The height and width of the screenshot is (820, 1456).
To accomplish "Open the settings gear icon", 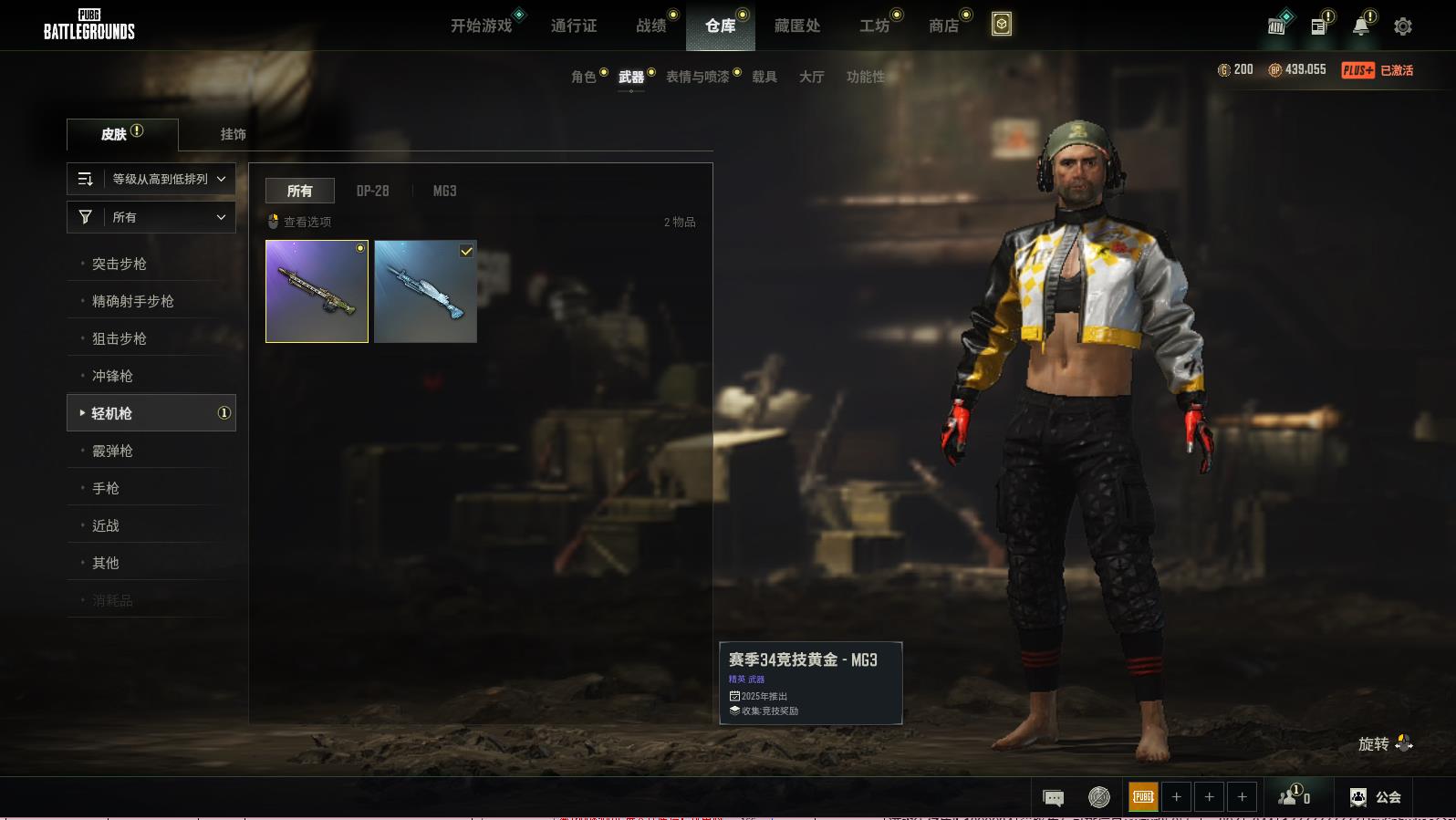I will [x=1403, y=26].
